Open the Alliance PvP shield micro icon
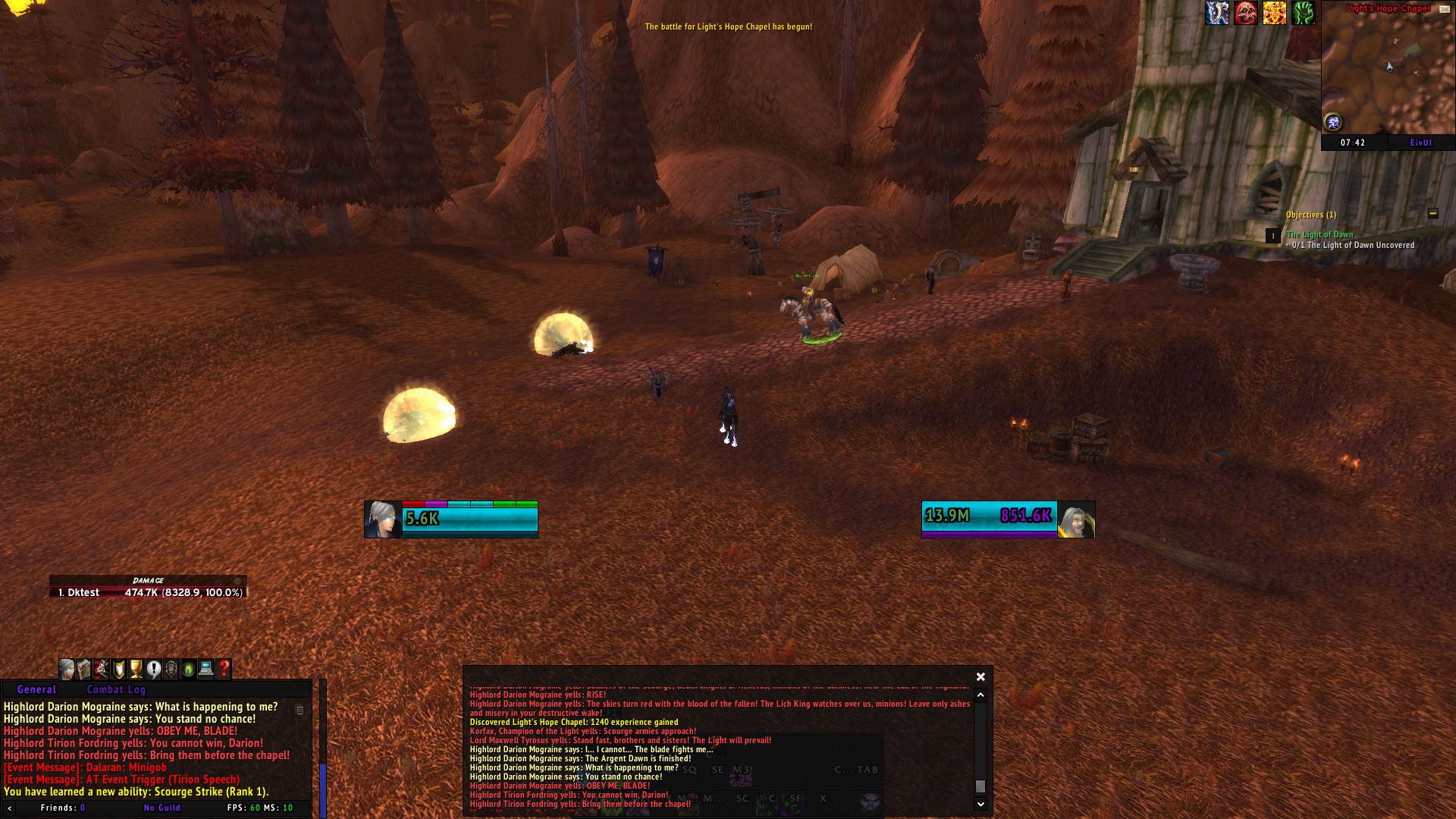The height and width of the screenshot is (819, 1456). [x=173, y=670]
